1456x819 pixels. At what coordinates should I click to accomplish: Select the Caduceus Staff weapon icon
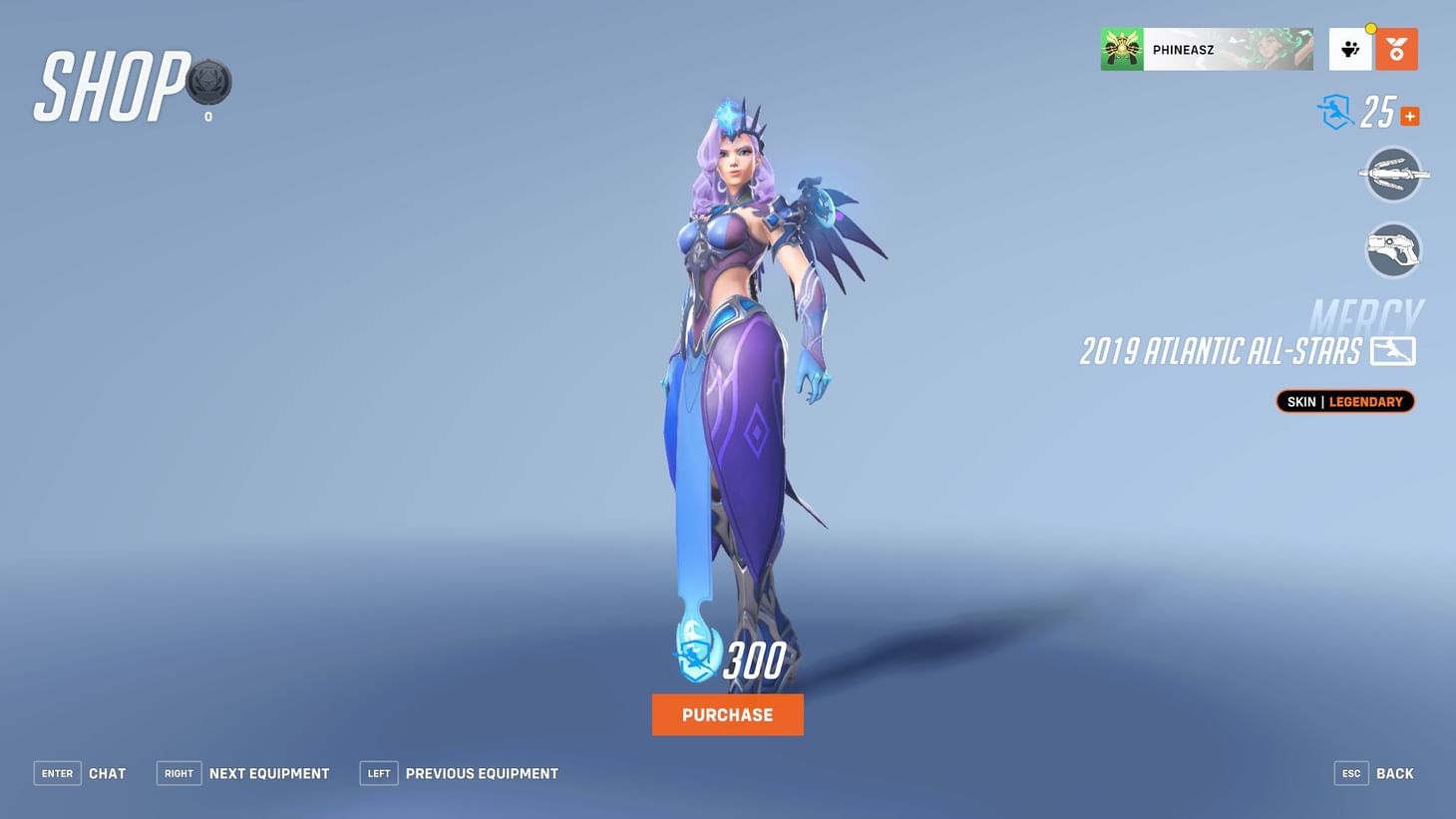(1392, 173)
